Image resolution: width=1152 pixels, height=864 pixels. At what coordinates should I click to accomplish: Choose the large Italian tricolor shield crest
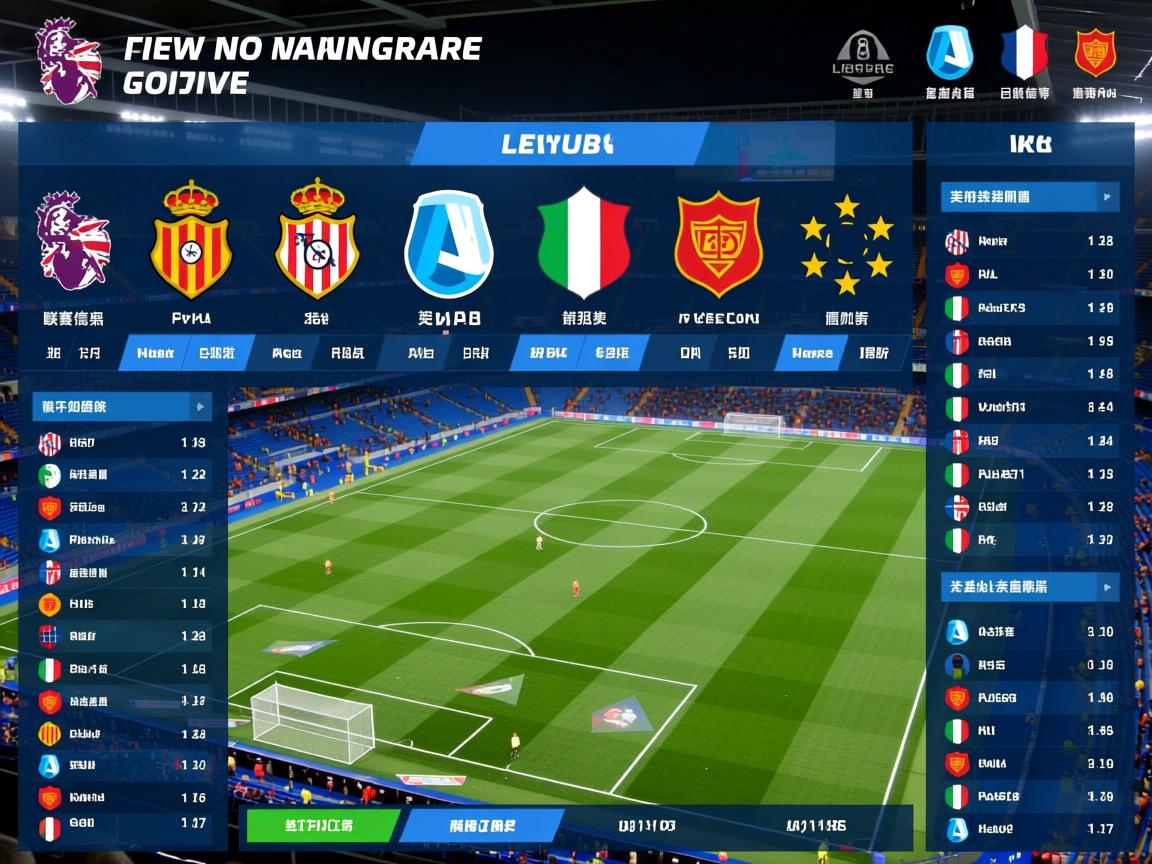click(x=583, y=242)
